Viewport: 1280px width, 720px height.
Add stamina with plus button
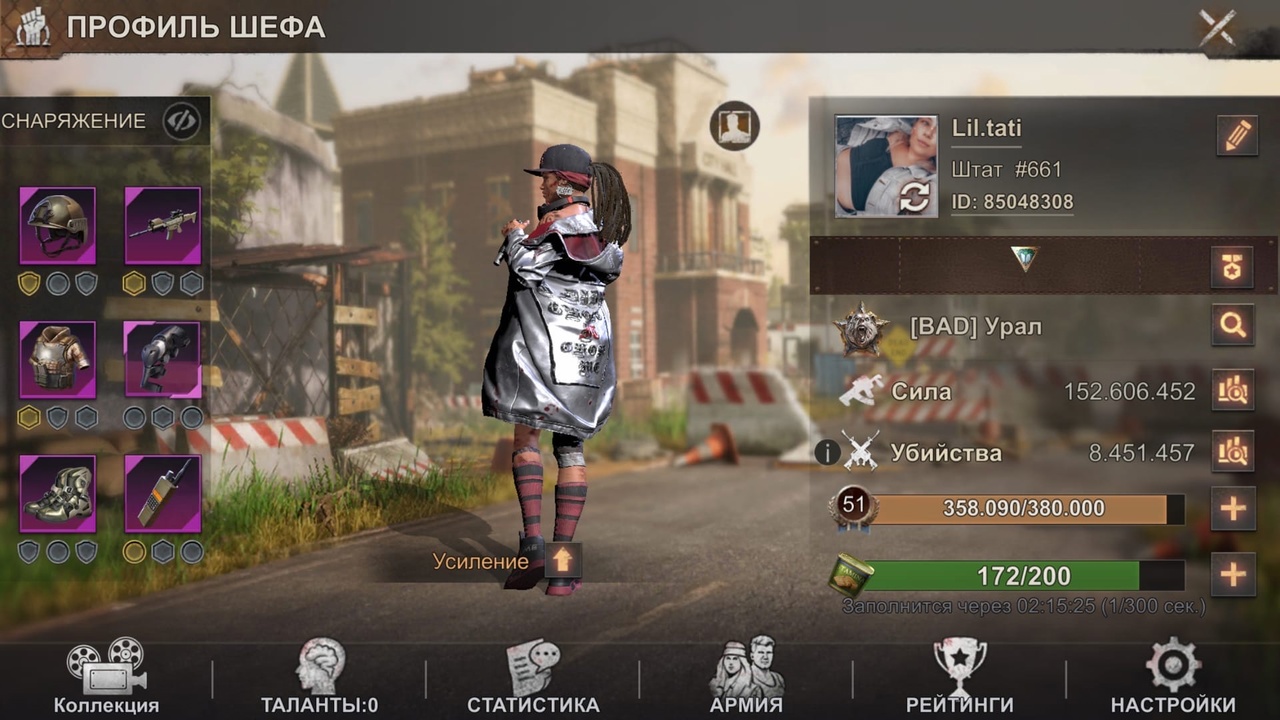(x=1232, y=575)
